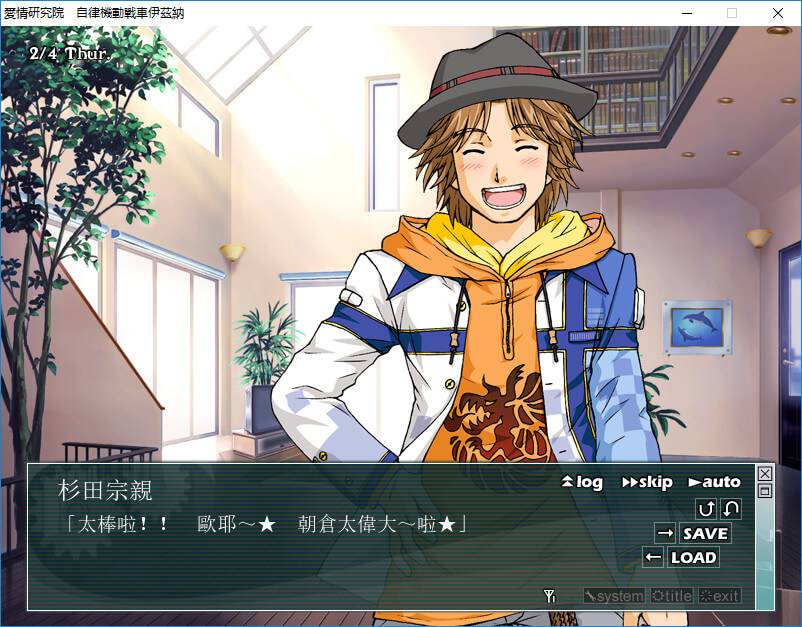Click the upward U-turn arrow icon
This screenshot has width=802, height=627.
(706, 509)
